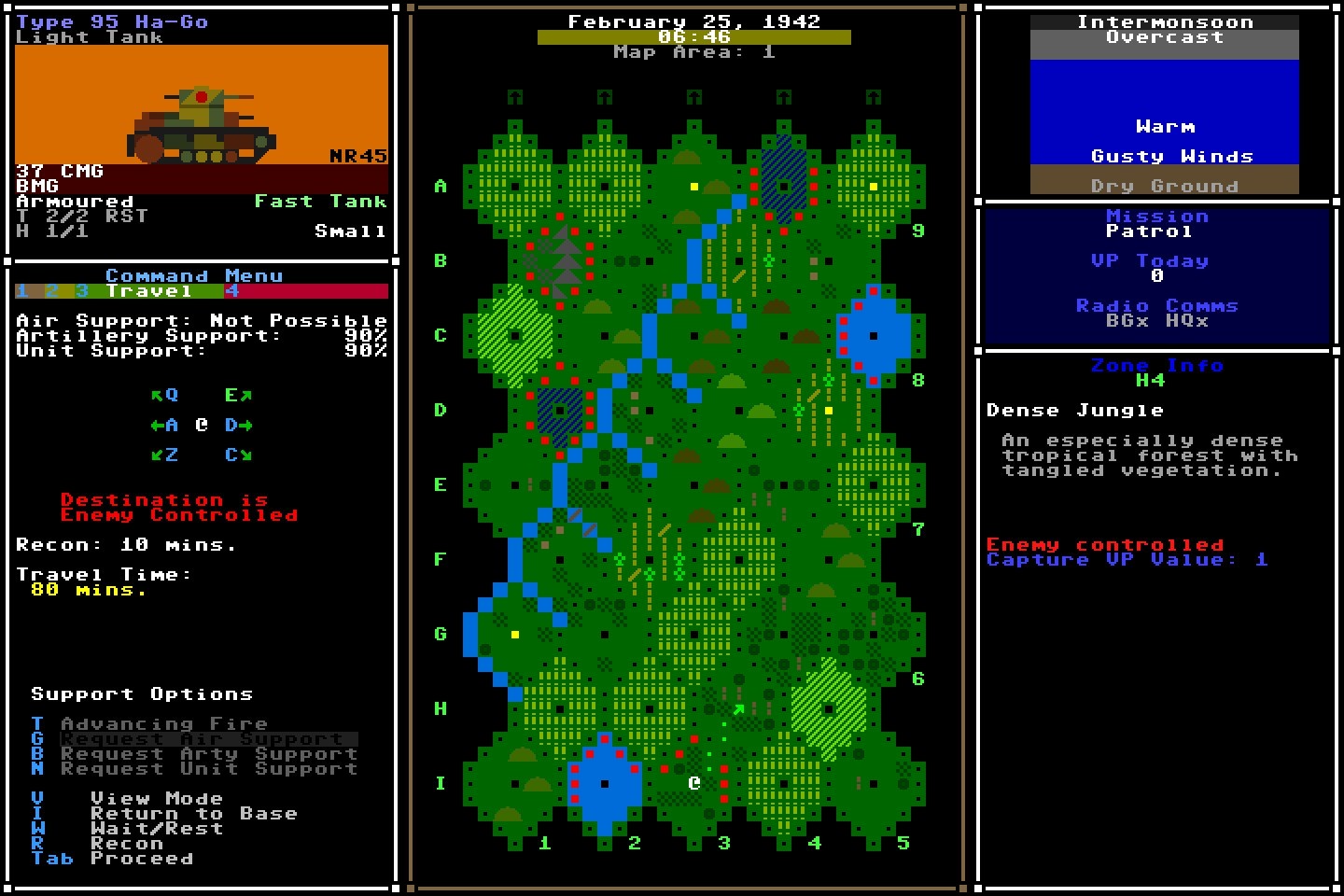
Task: Switch to command menu tab 1
Action: tap(21, 290)
